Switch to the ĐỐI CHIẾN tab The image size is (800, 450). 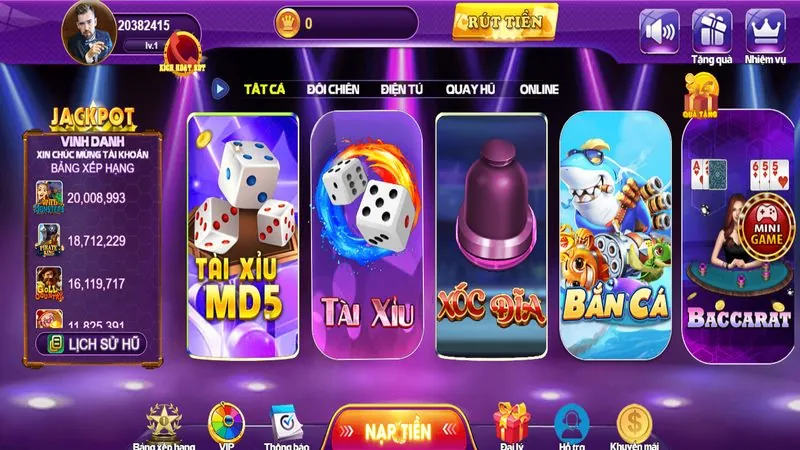tap(330, 89)
